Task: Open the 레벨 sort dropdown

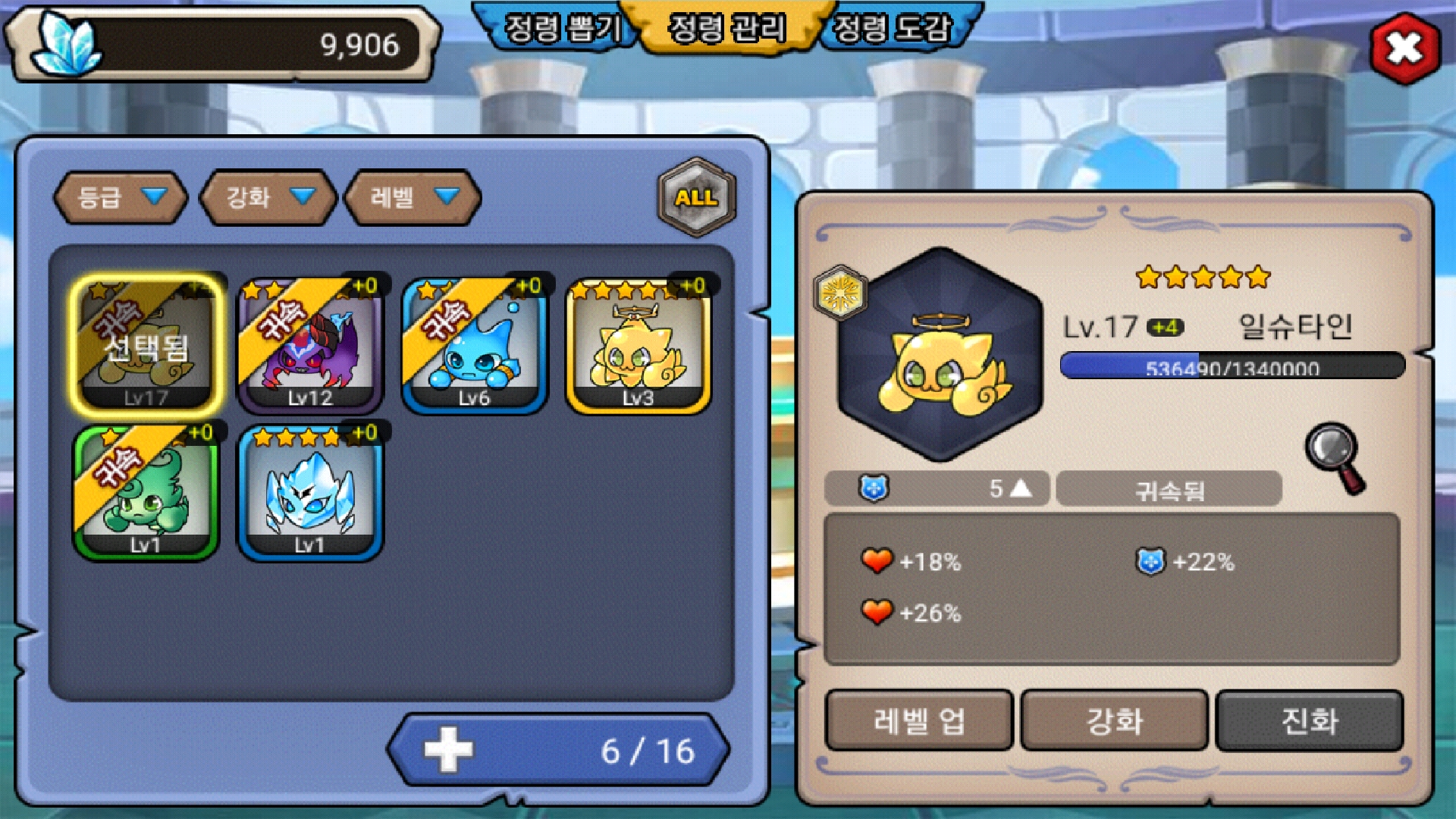Action: point(412,198)
